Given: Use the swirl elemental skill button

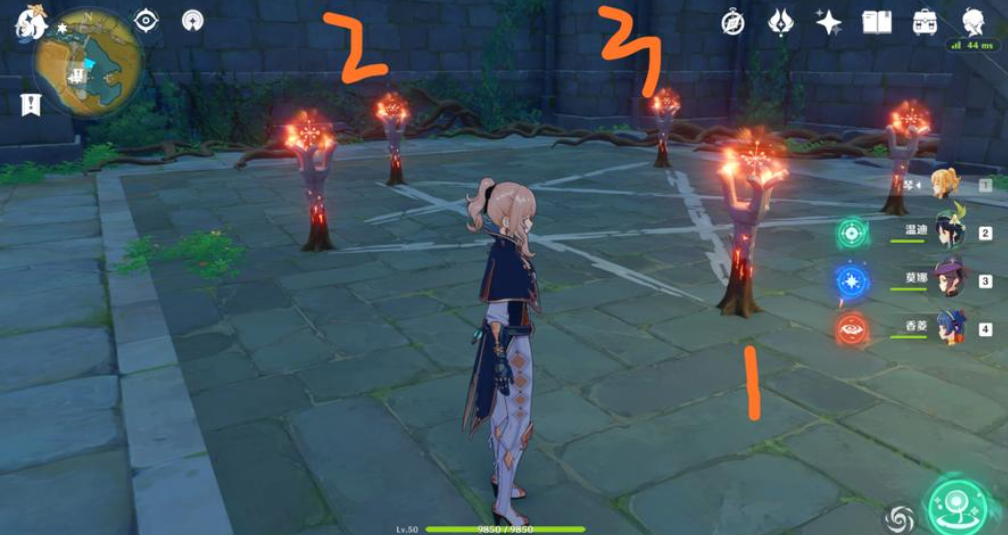Looking at the screenshot, I should [899, 518].
